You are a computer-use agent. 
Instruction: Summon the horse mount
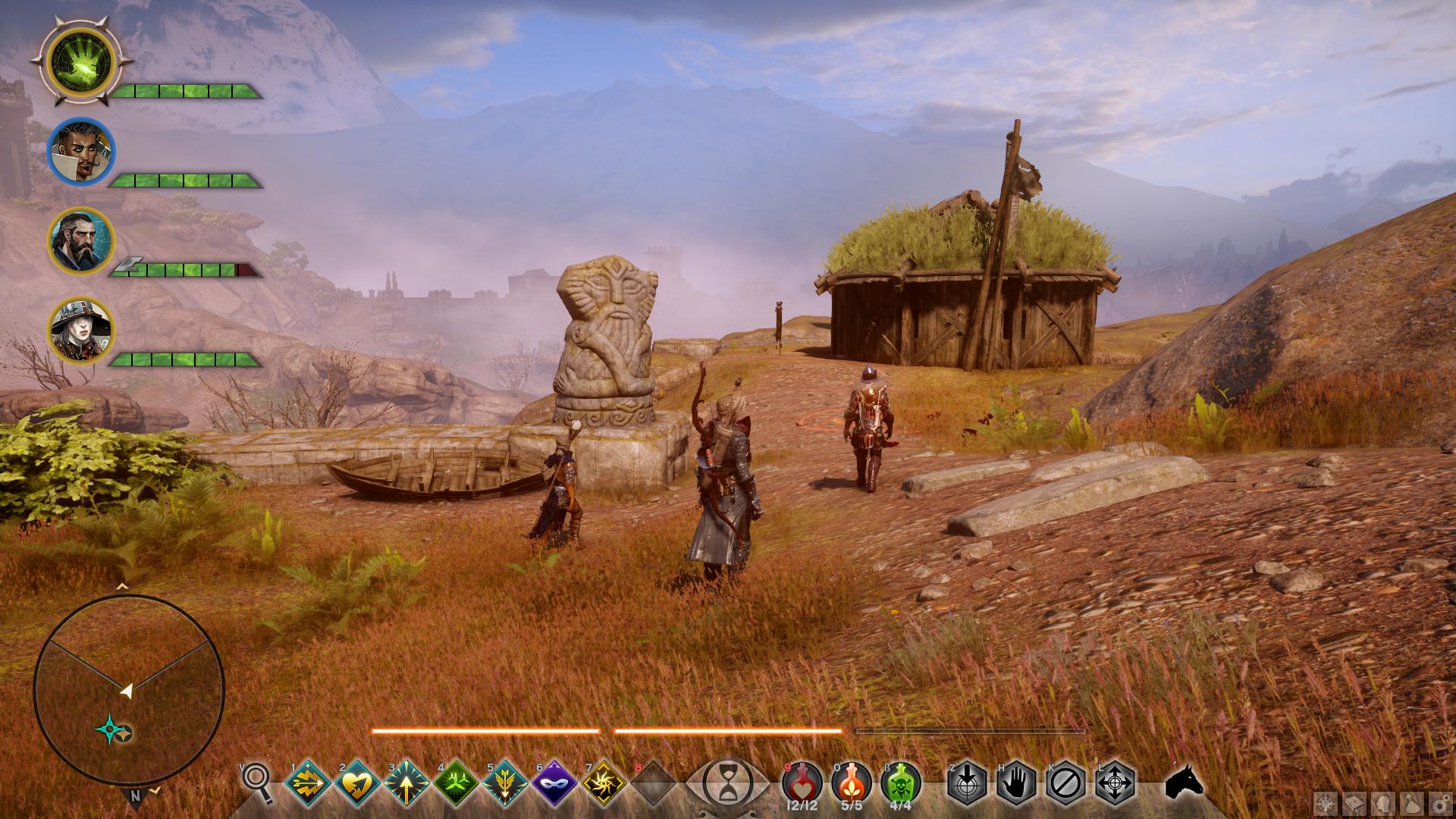[x=1184, y=781]
